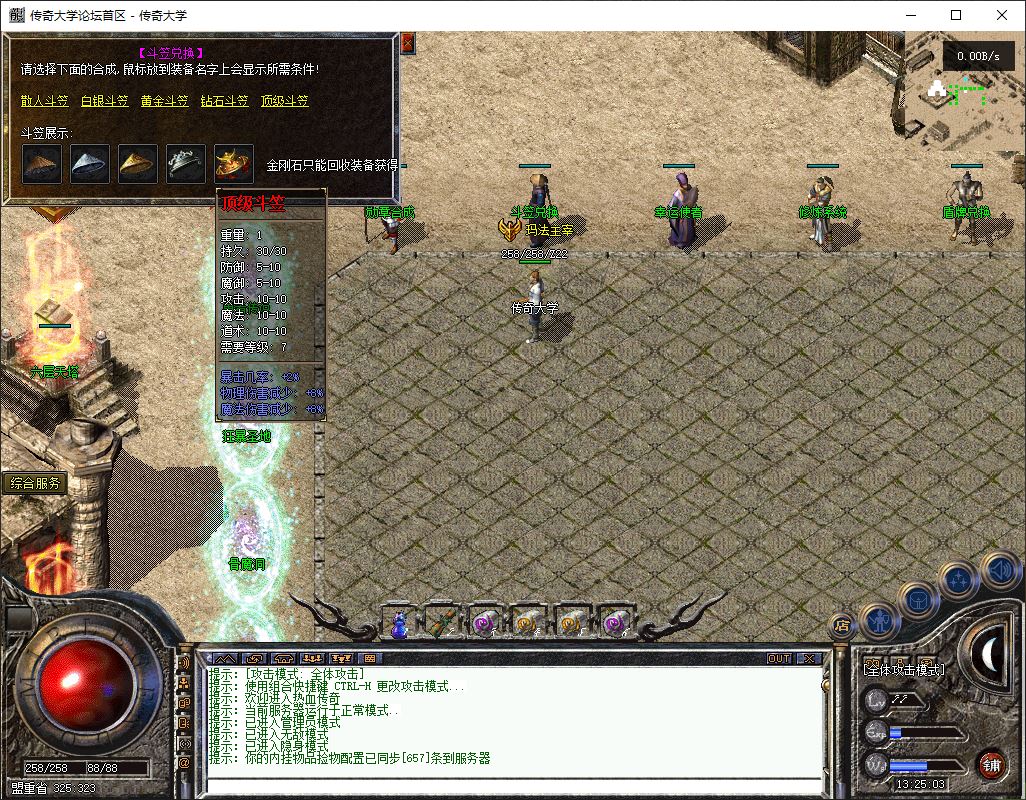1026x800 pixels.
Task: Use the blue potion in the hotbar
Action: (x=399, y=623)
